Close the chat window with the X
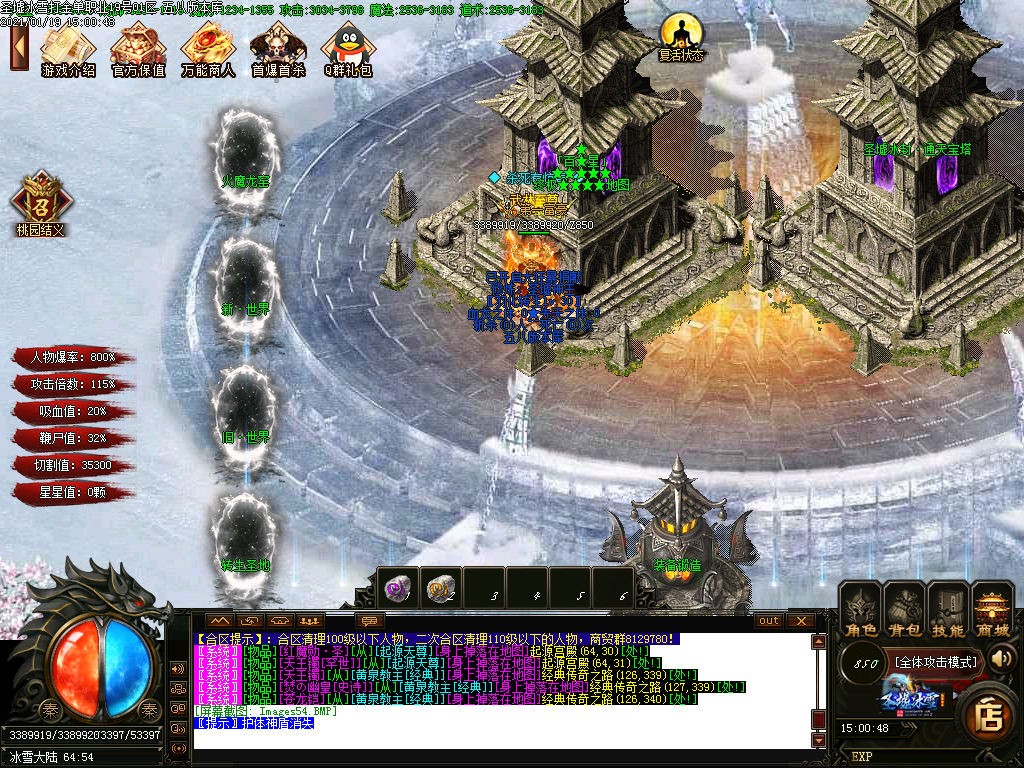1024x768 pixels. pyautogui.click(x=801, y=621)
